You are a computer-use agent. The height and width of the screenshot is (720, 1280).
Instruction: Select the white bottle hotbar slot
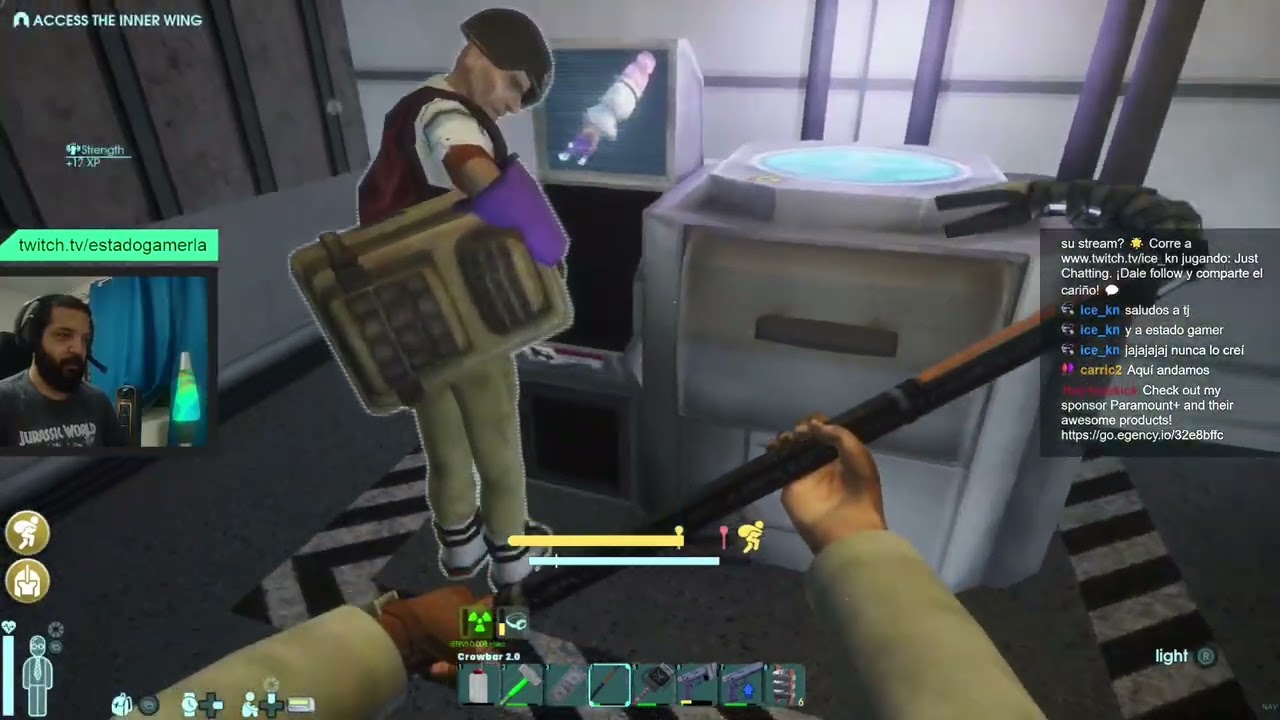click(479, 686)
